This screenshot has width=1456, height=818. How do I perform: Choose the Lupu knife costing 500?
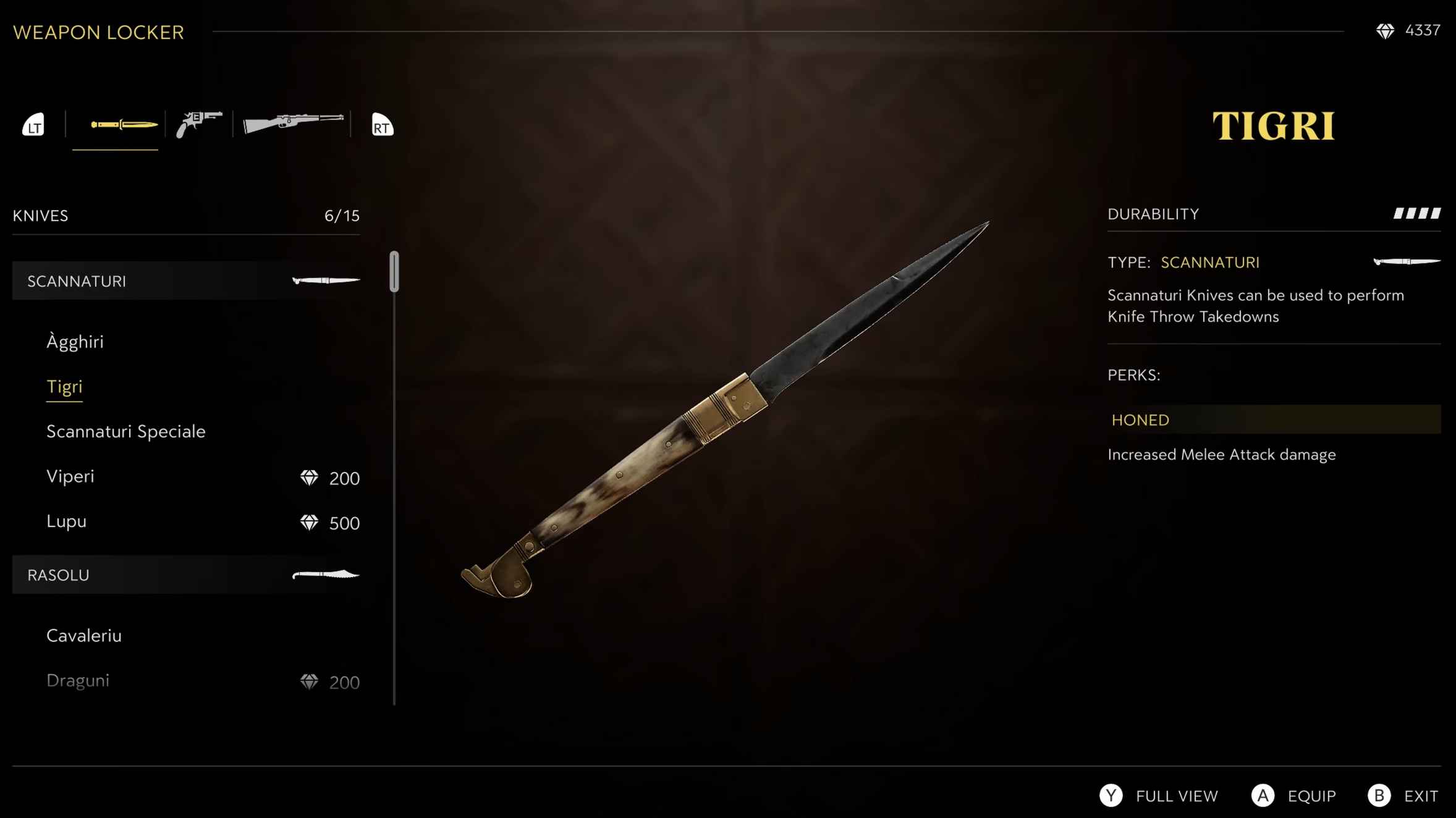[x=66, y=521]
